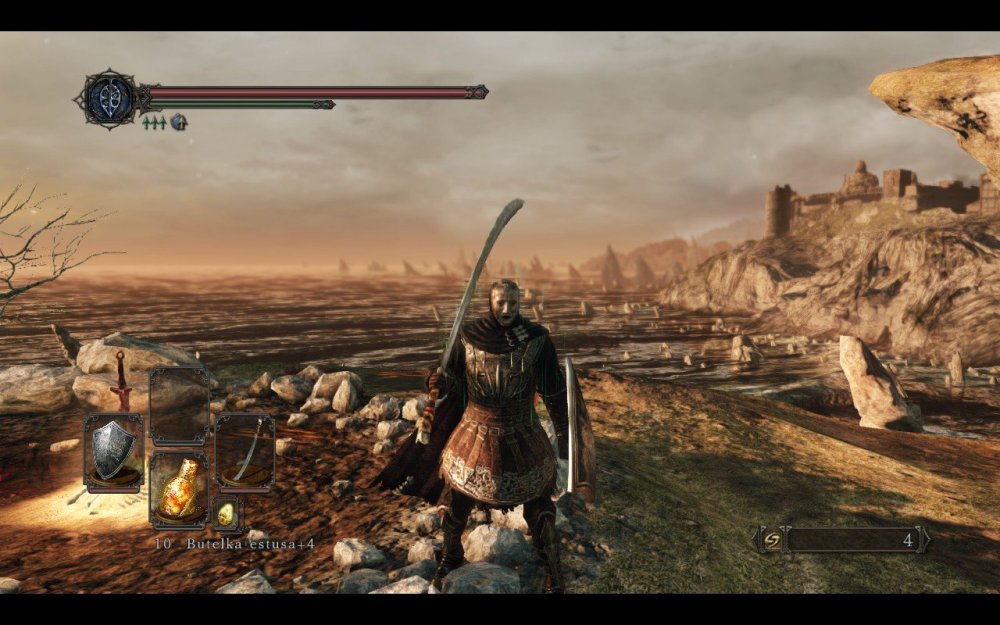Choose the small yellow stone item slot
The image size is (1000, 625).
coord(226,513)
